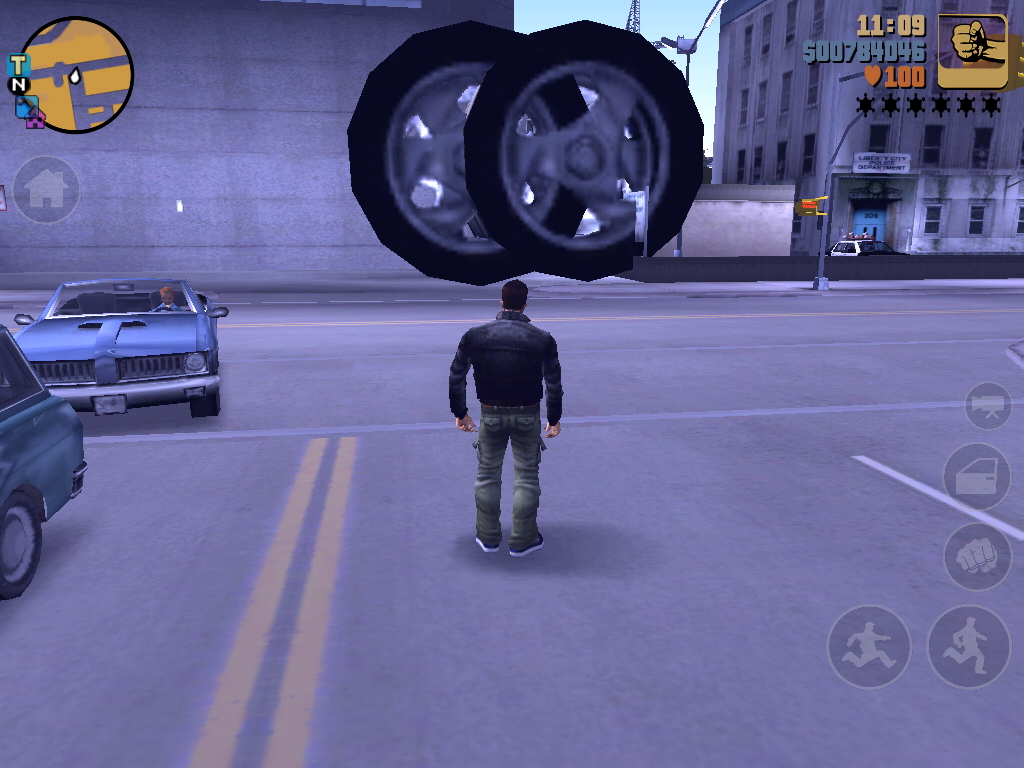The image size is (1024, 768).
Task: Tap the circular radar minimap
Action: pos(76,75)
